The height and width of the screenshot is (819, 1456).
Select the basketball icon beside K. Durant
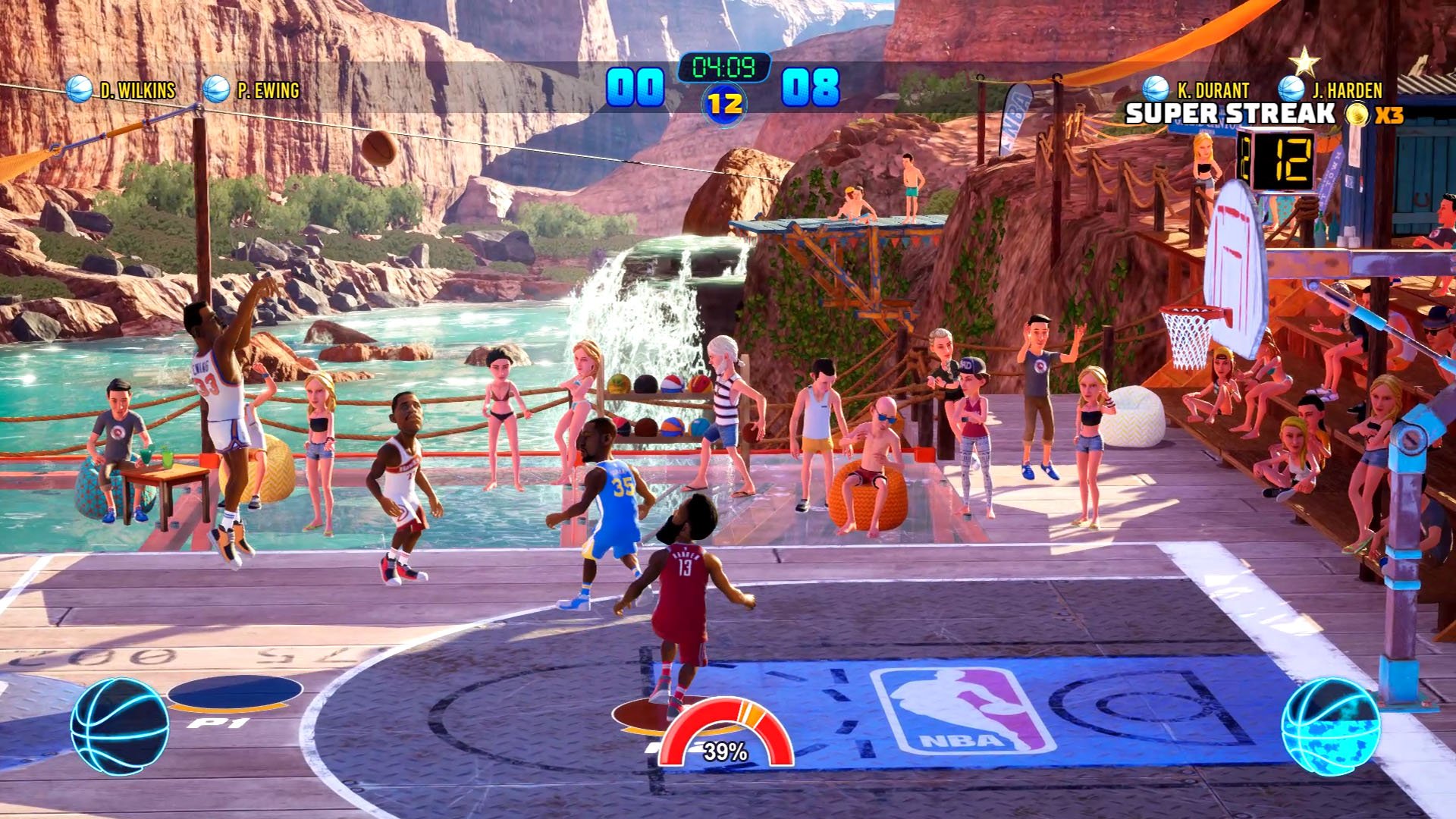[x=1156, y=89]
